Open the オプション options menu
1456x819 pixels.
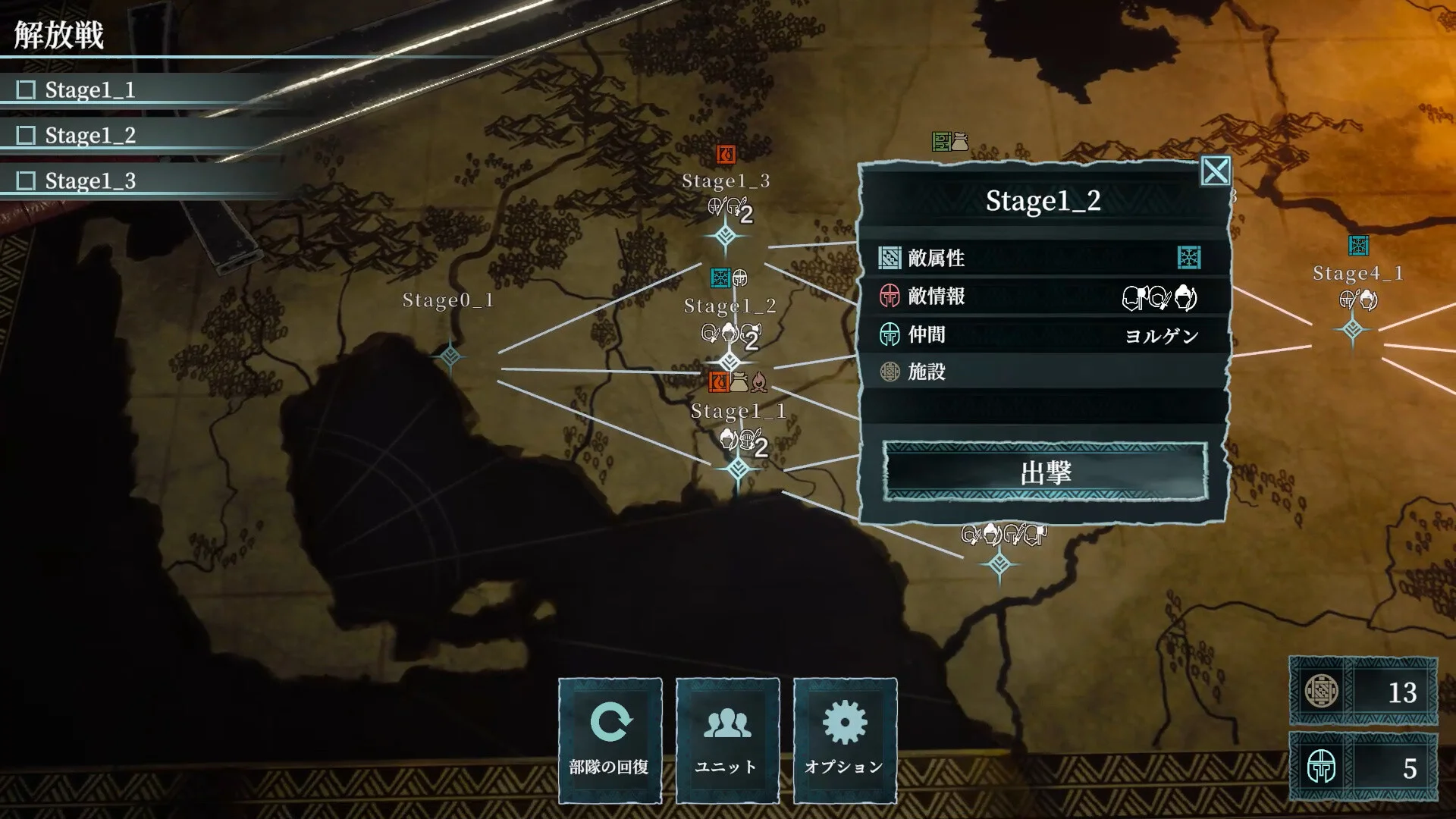(x=845, y=740)
